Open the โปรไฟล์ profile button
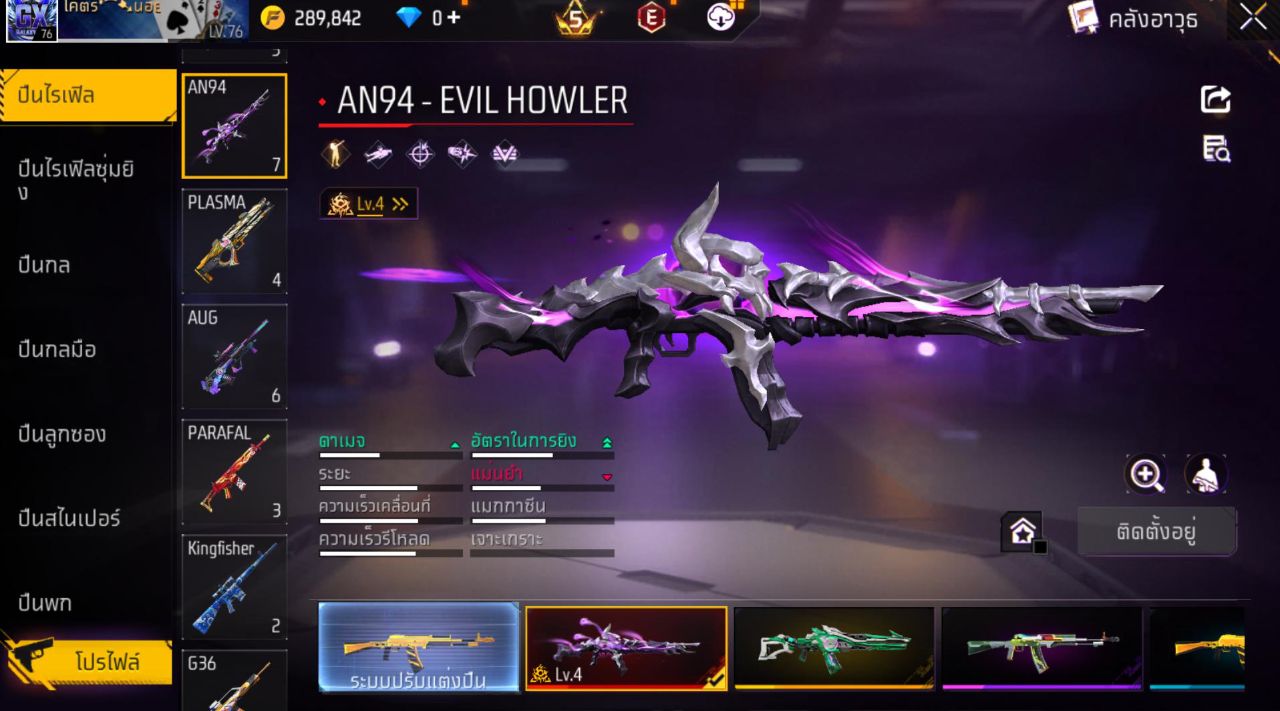 pos(88,662)
